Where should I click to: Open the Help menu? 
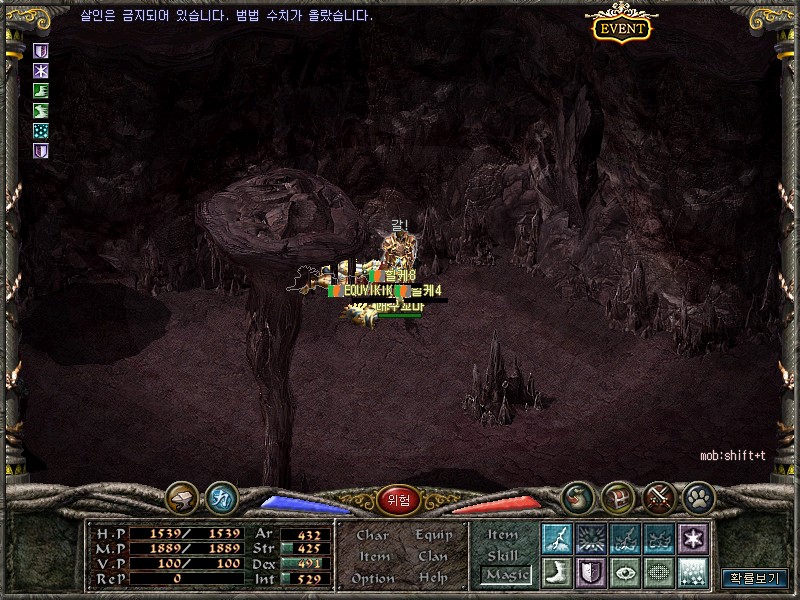[x=433, y=578]
